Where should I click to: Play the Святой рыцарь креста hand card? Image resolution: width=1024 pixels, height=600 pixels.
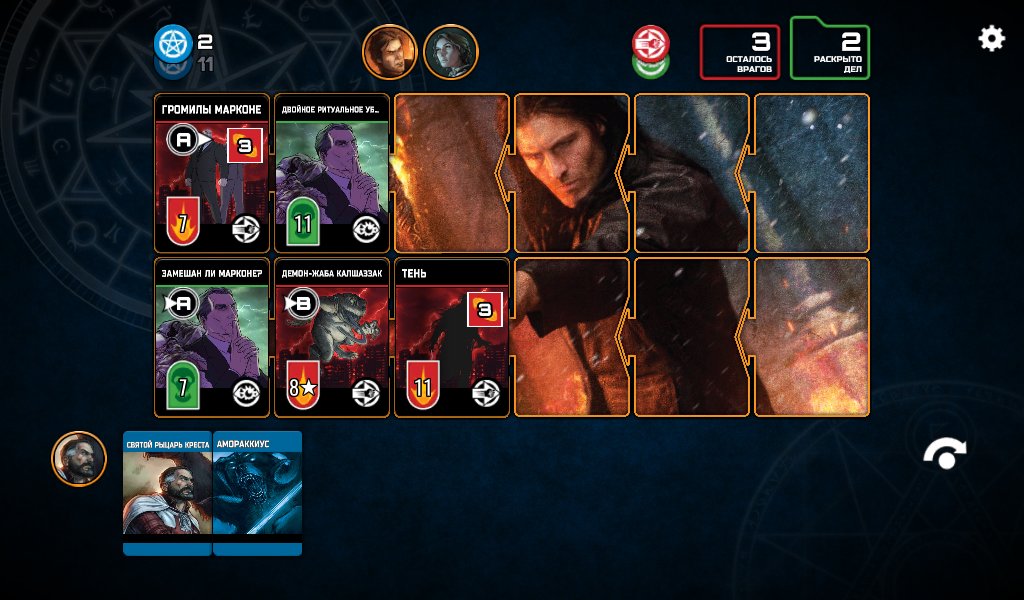[167, 492]
